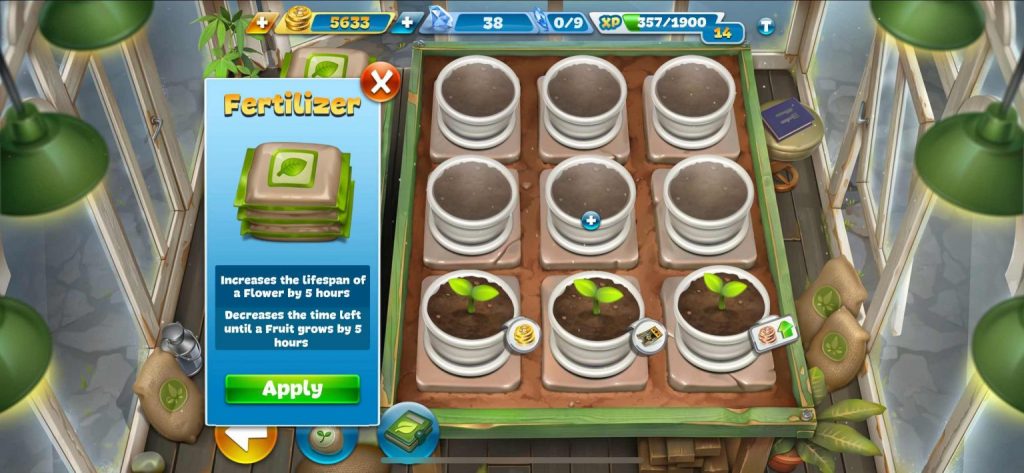Image resolution: width=1024 pixels, height=473 pixels.
Task: Apply the fertilizer with the green button
Action: (x=292, y=389)
